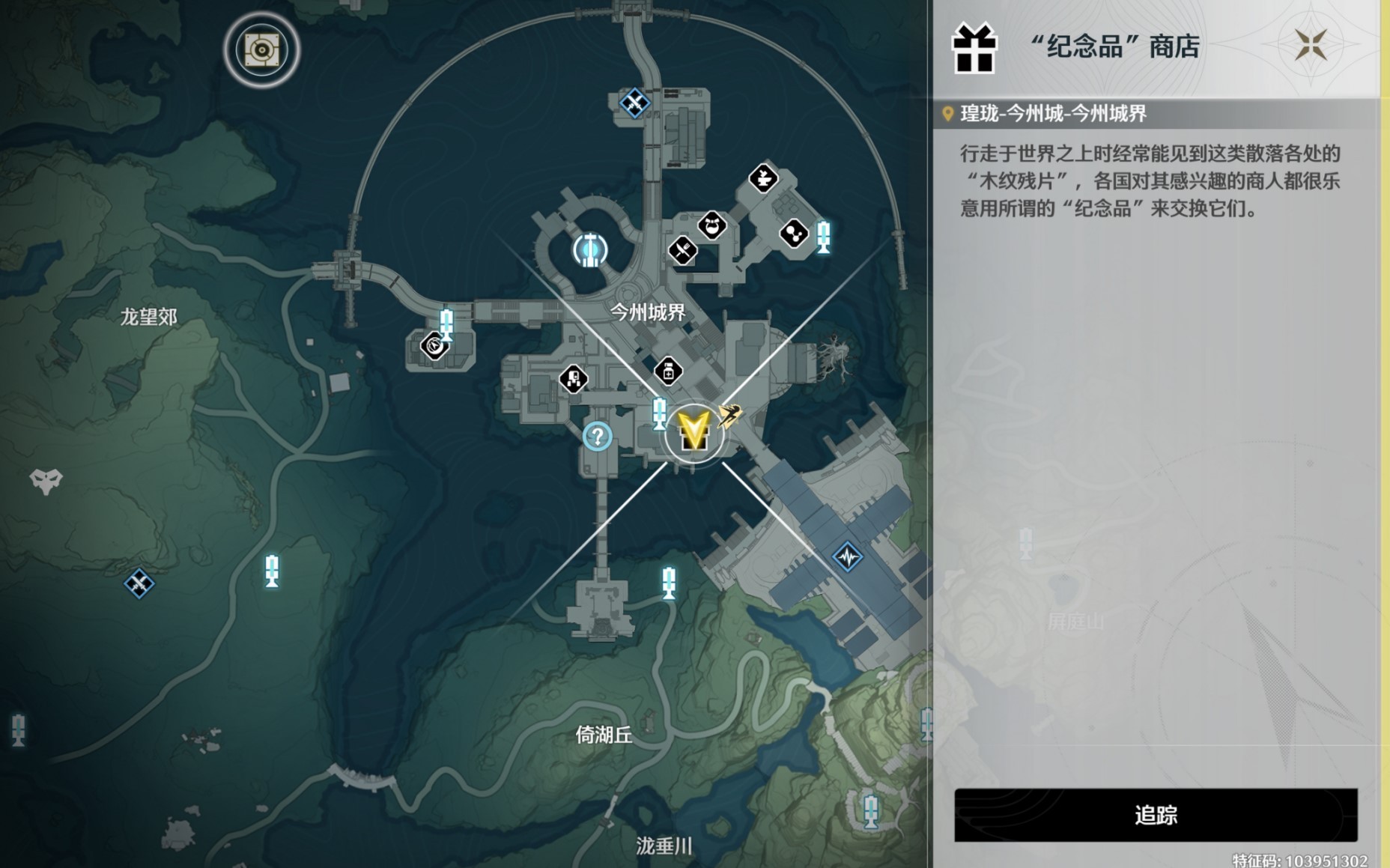Select the molecule-shaped shop marker
The width and height of the screenshot is (1390, 868).
point(795,234)
